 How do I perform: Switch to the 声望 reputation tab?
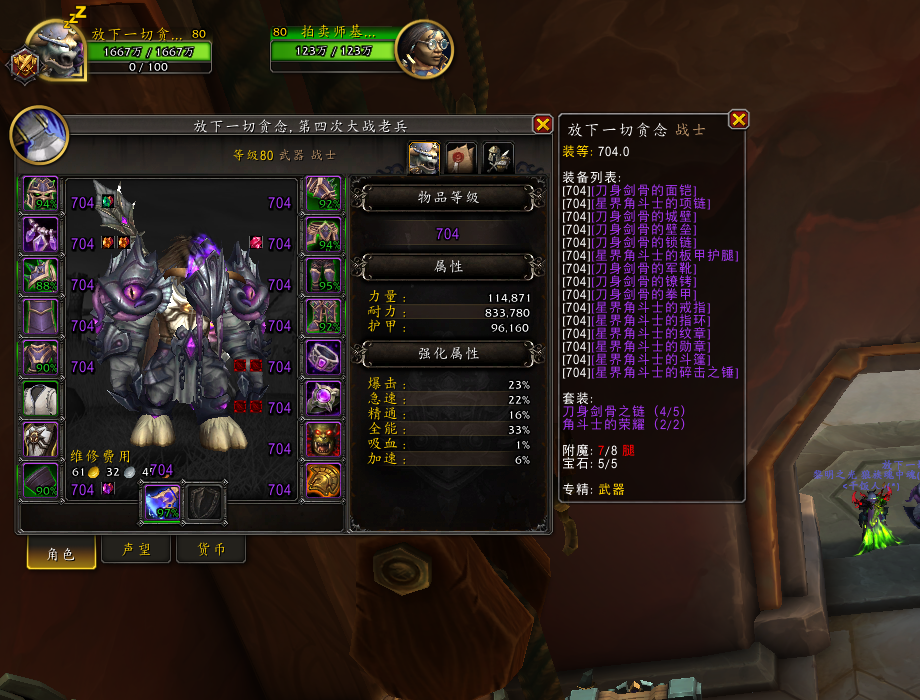point(136,551)
